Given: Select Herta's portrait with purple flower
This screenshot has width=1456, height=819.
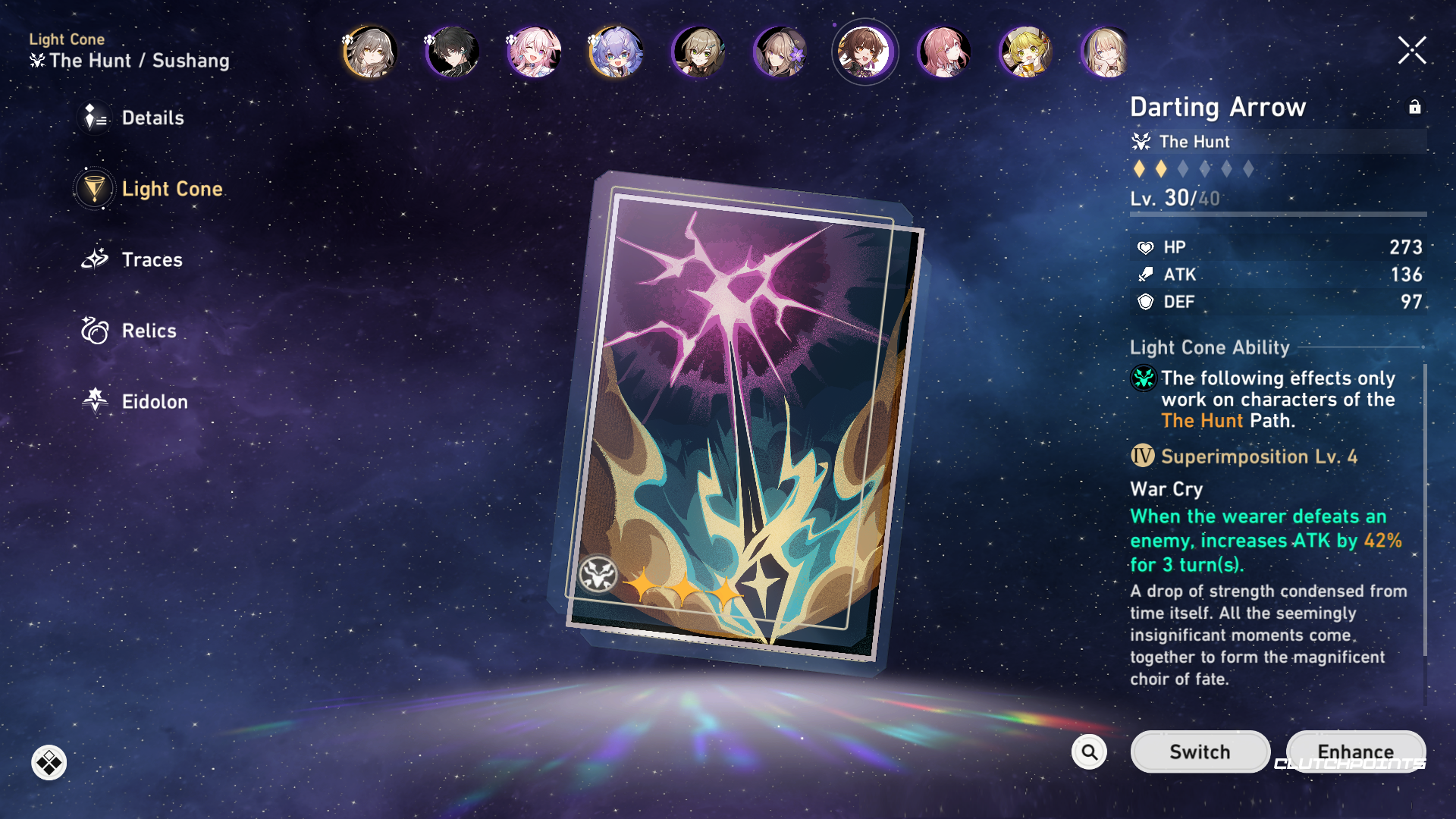Looking at the screenshot, I should 780,52.
